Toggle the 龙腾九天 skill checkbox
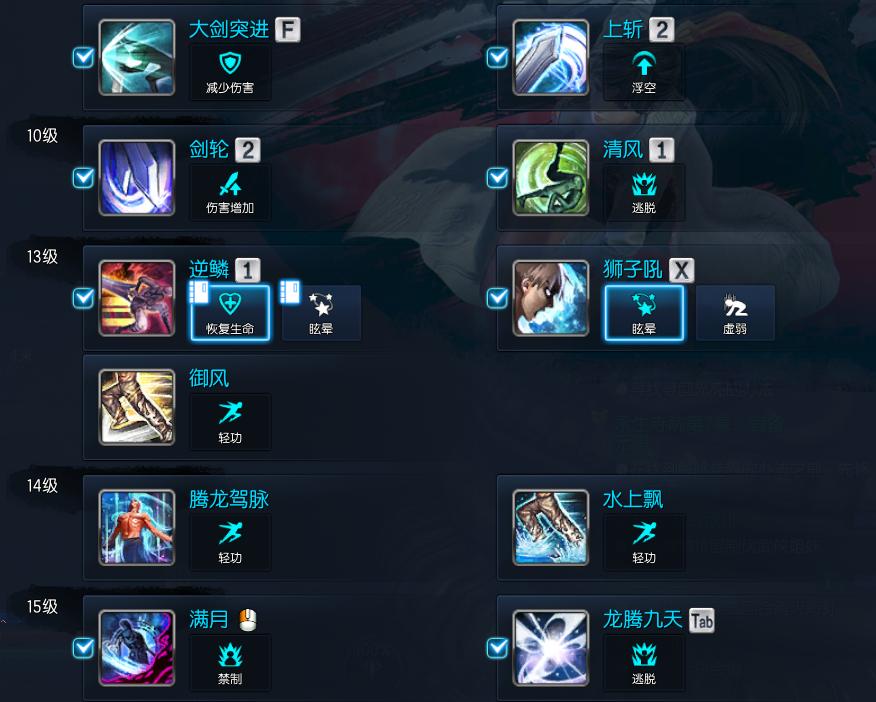876x702 pixels. tap(497, 648)
